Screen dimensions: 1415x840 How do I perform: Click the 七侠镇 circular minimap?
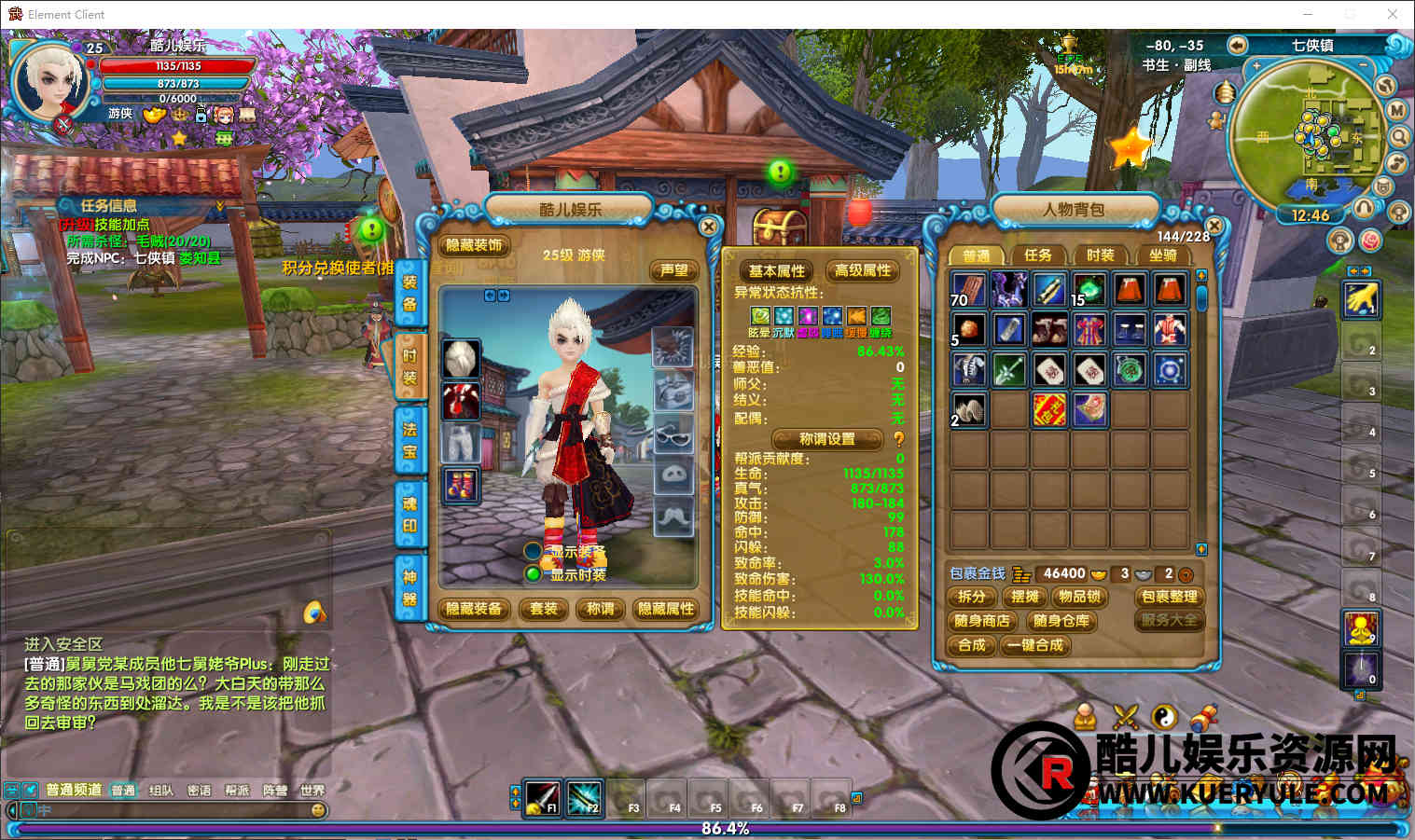point(1308,135)
